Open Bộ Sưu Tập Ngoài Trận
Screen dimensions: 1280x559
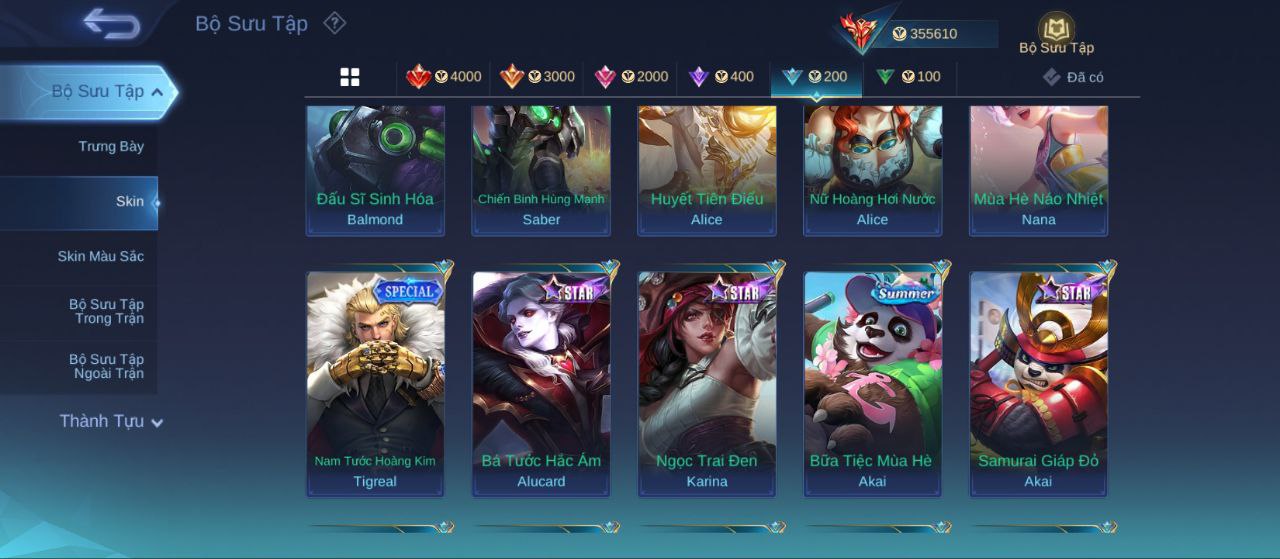[x=106, y=367]
